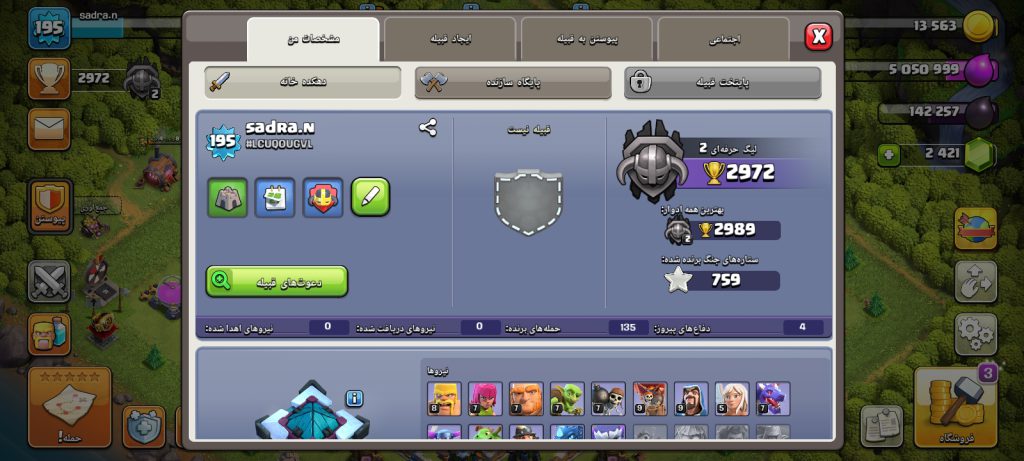Screen dimensions: 1024x461
Task: Open the ایجاد قبیله create clan tab
Action: click(x=450, y=39)
